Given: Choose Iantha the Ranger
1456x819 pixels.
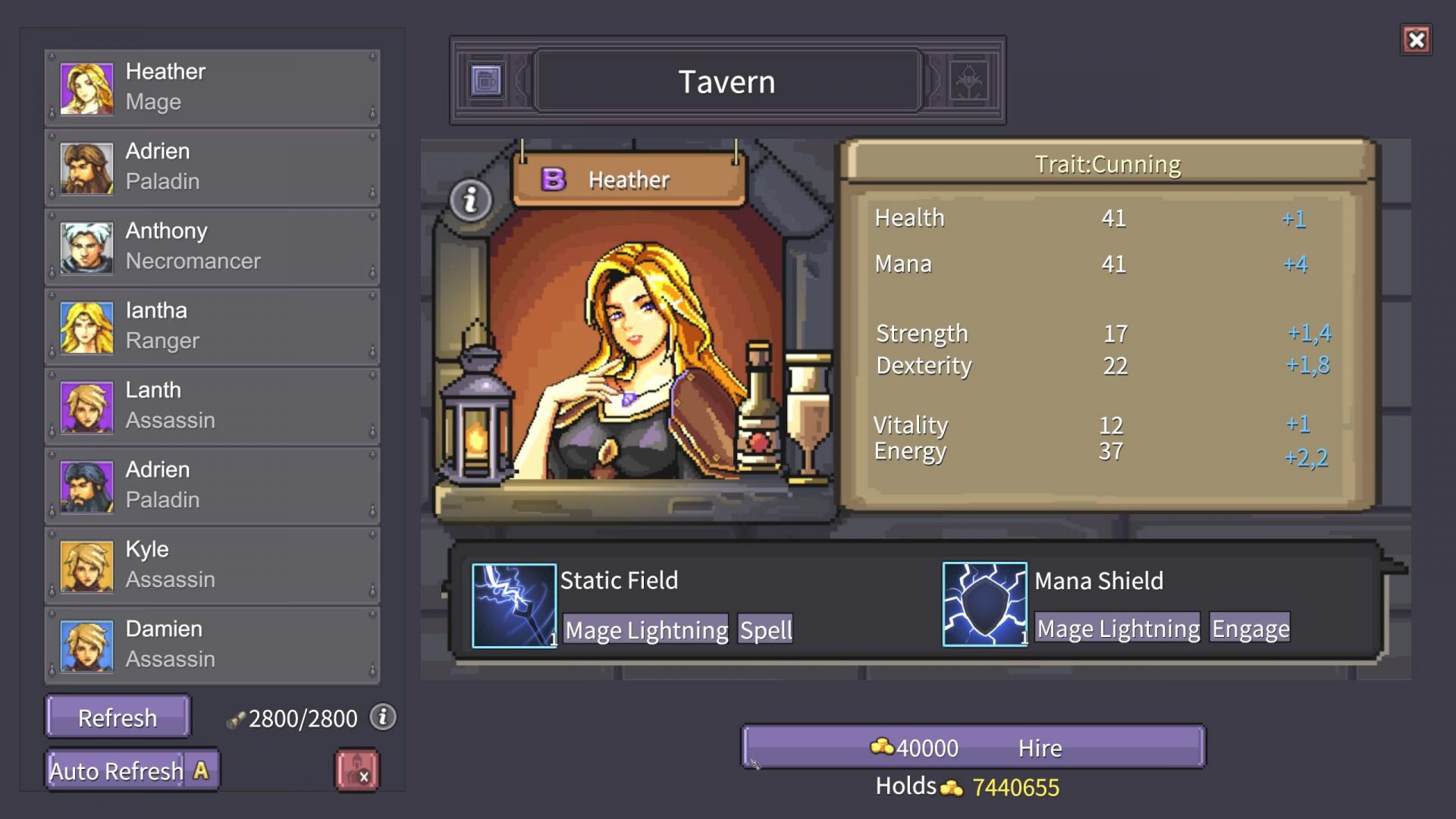Looking at the screenshot, I should tap(212, 326).
